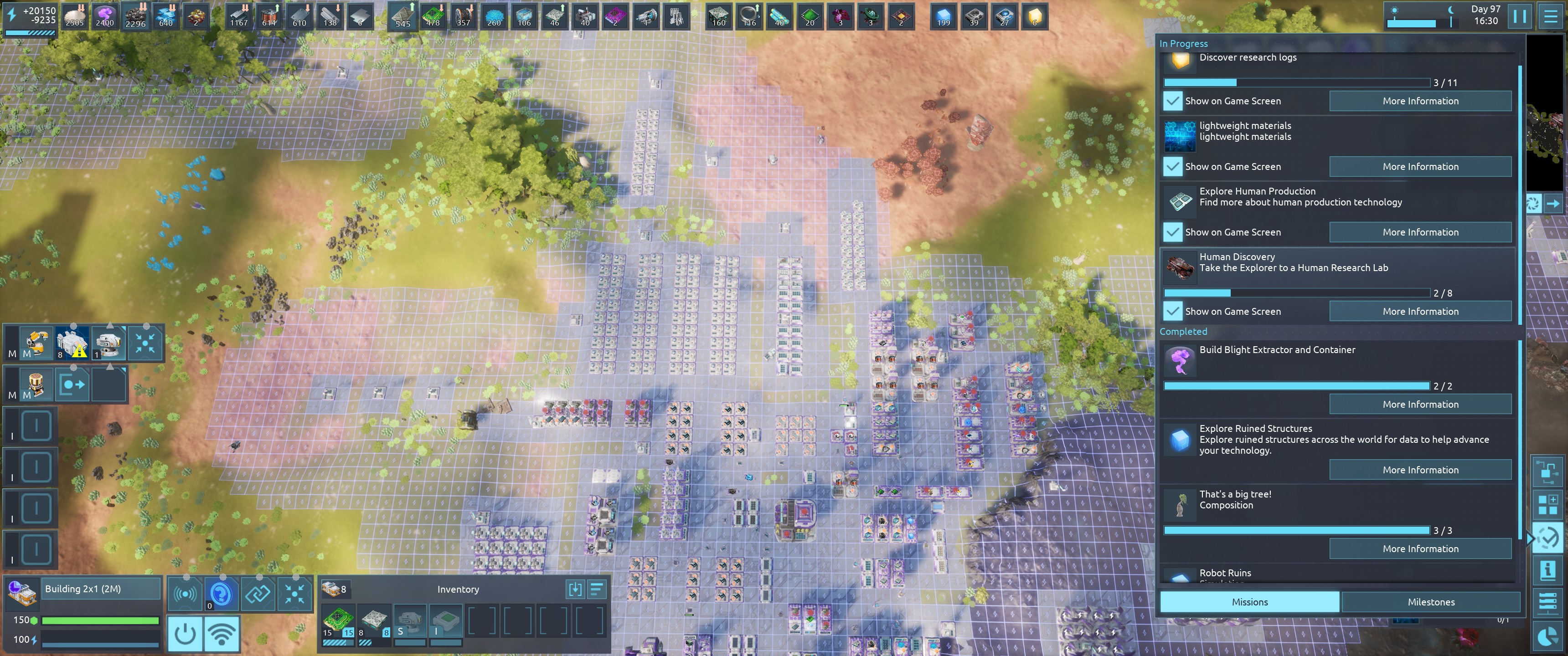Show More Information on Build Blight Extractor
The width and height of the screenshot is (1568, 656).
pos(1419,404)
